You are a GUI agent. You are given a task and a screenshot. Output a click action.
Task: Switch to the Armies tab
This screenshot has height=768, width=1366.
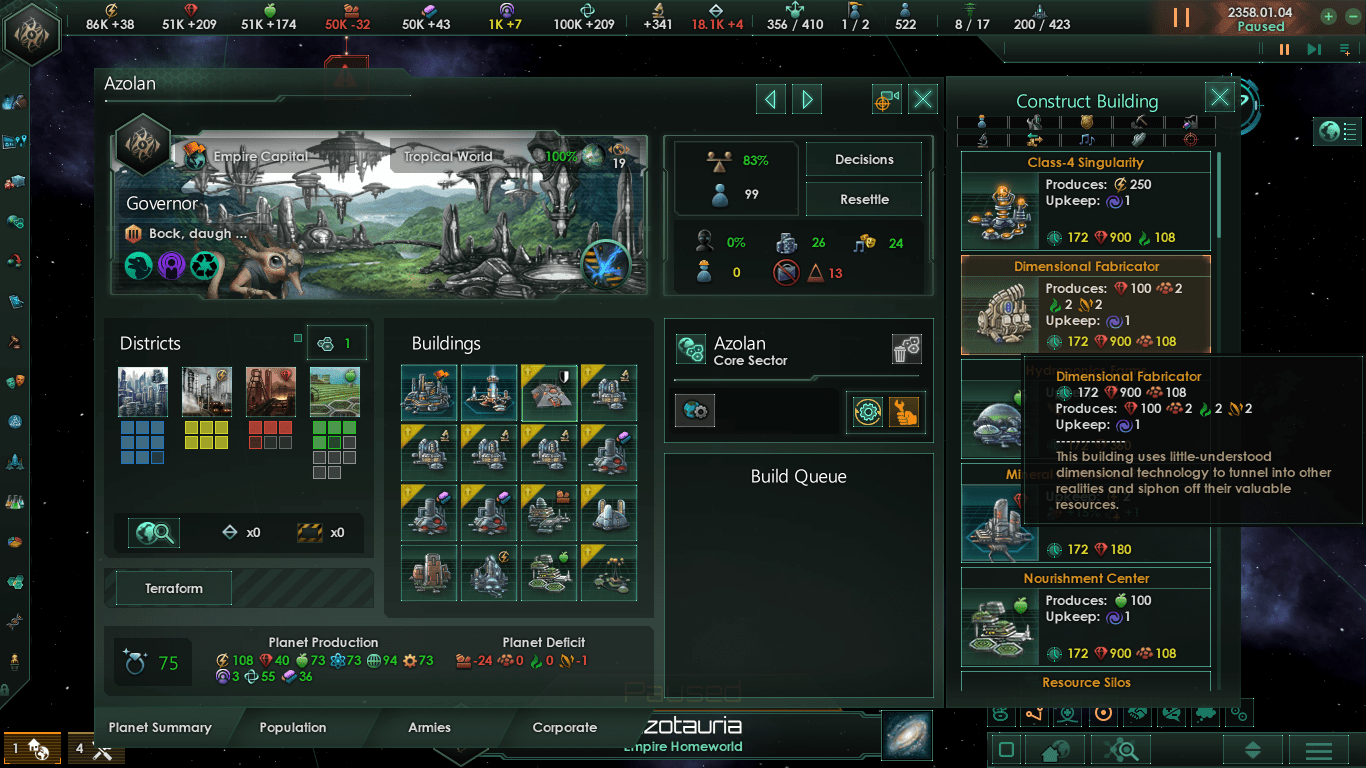[429, 727]
